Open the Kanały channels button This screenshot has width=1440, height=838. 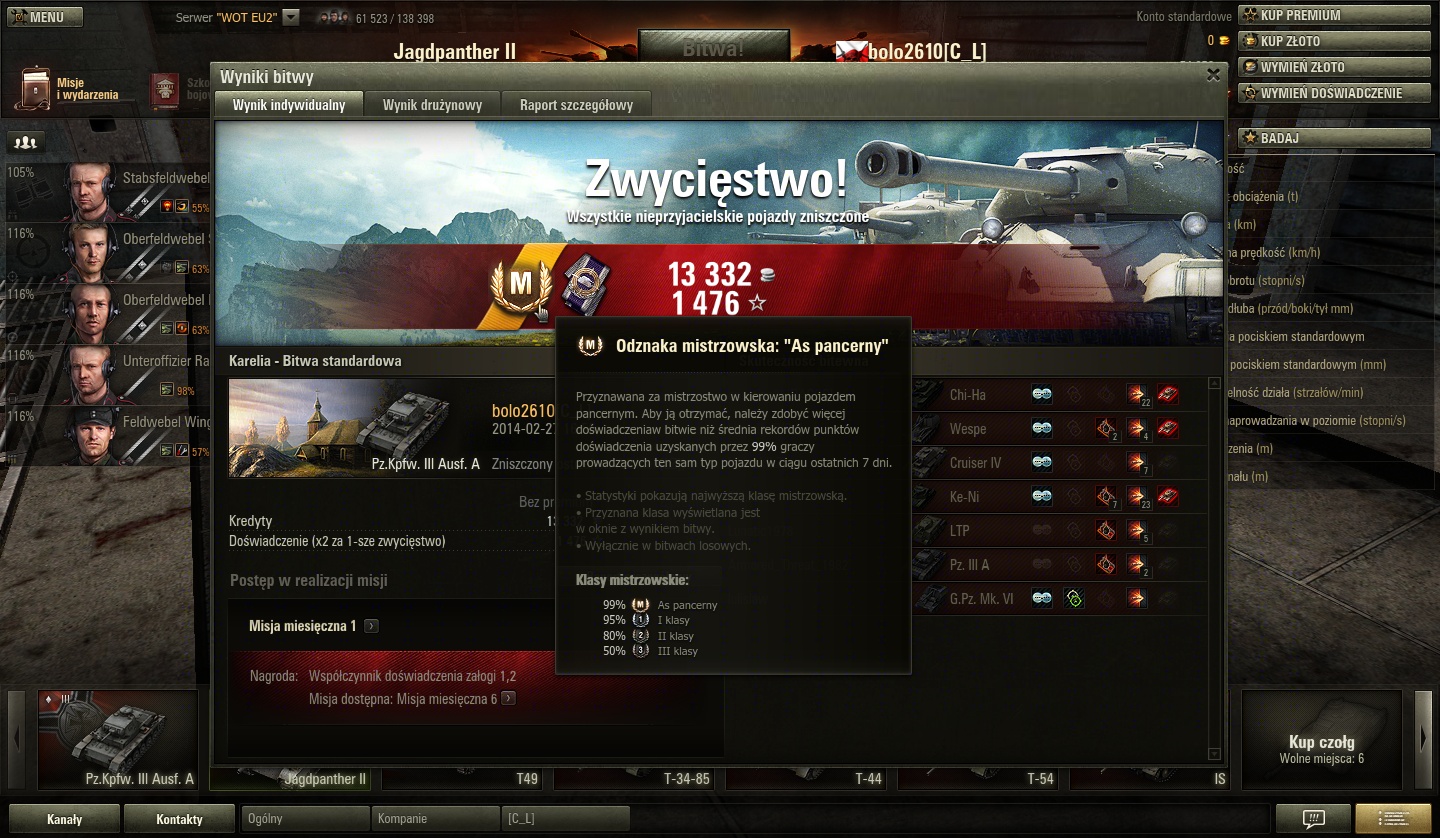pos(65,819)
